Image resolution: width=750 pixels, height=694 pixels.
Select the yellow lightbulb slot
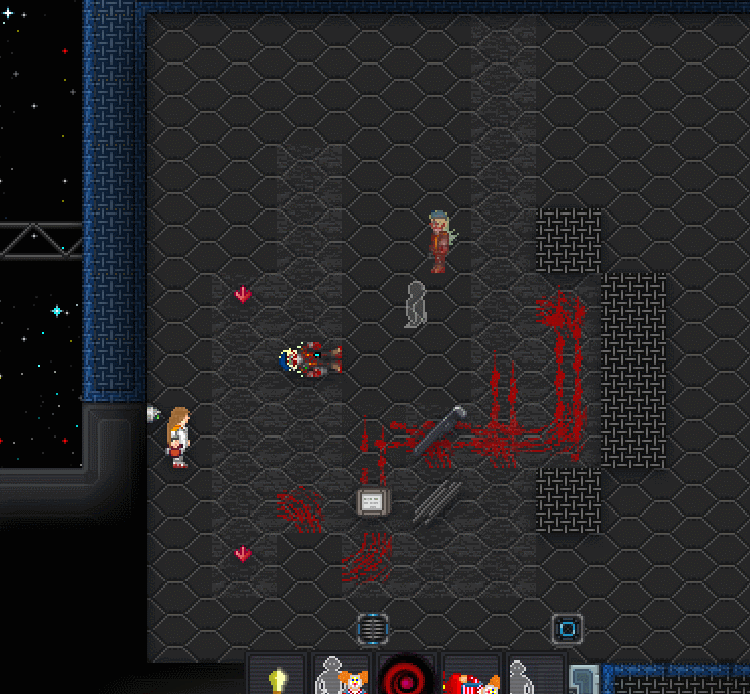click(278, 679)
